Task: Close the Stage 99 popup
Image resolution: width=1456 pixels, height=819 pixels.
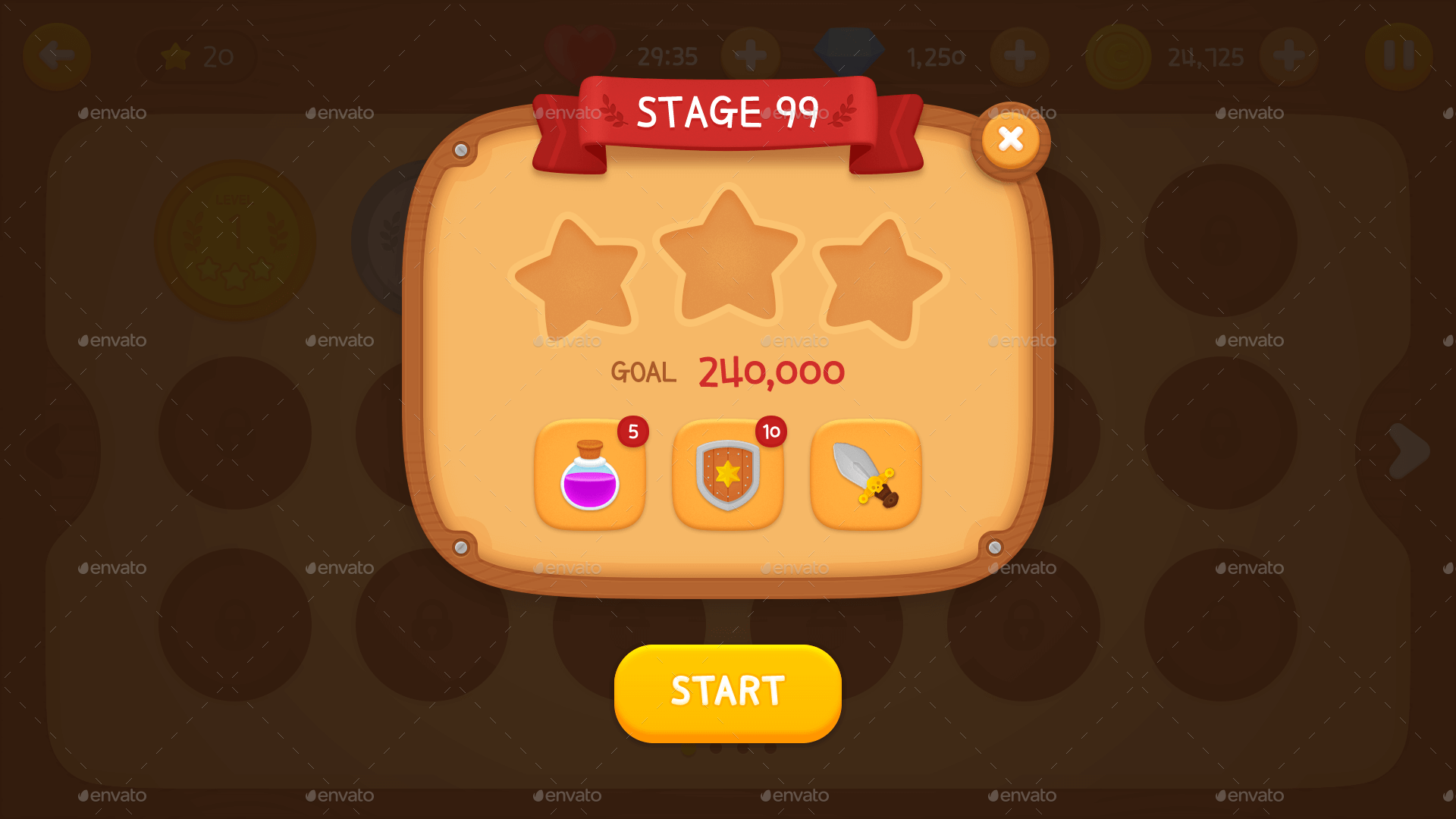Action: 1010,139
